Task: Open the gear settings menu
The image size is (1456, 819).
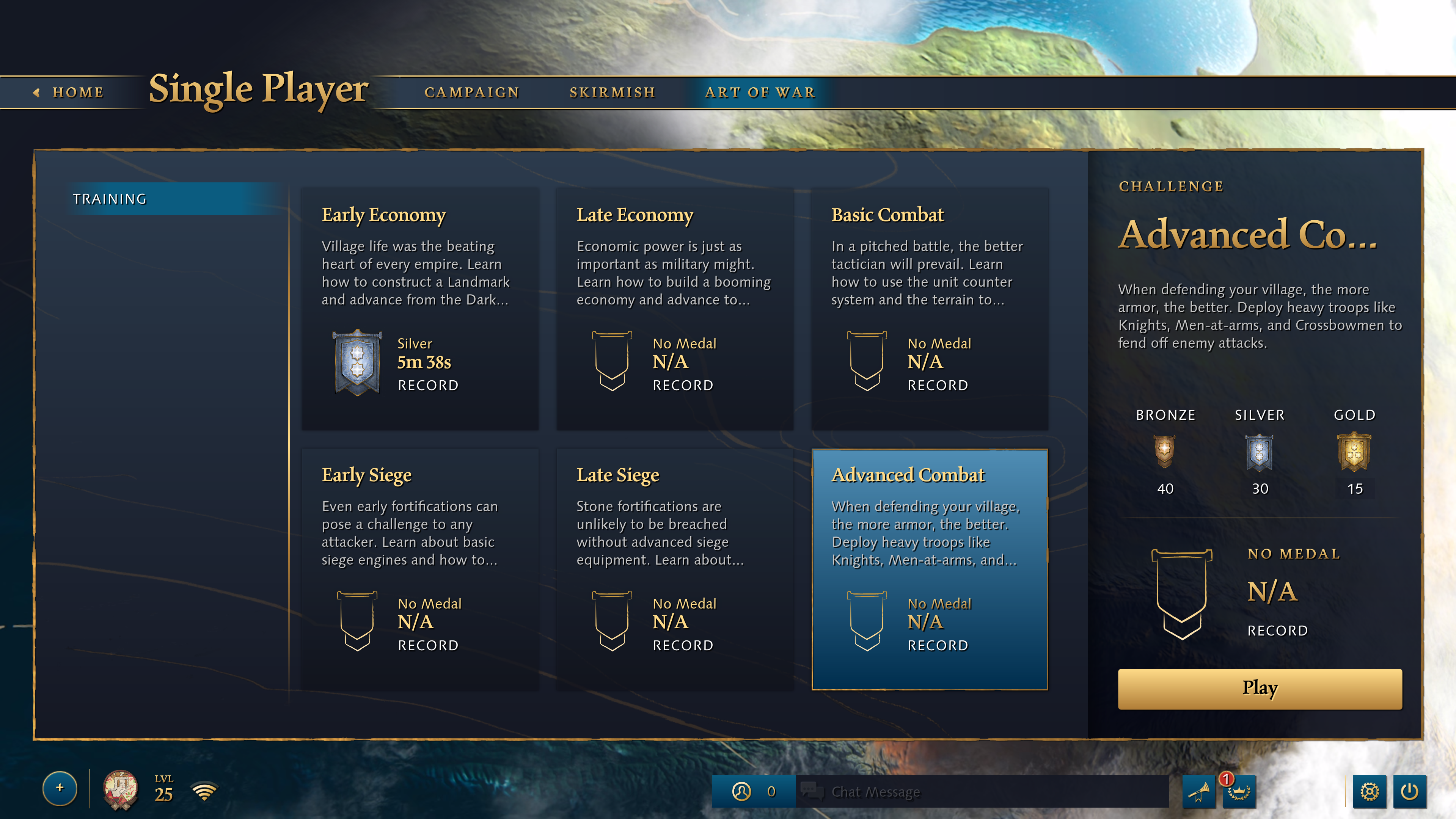Action: pyautogui.click(x=1369, y=791)
